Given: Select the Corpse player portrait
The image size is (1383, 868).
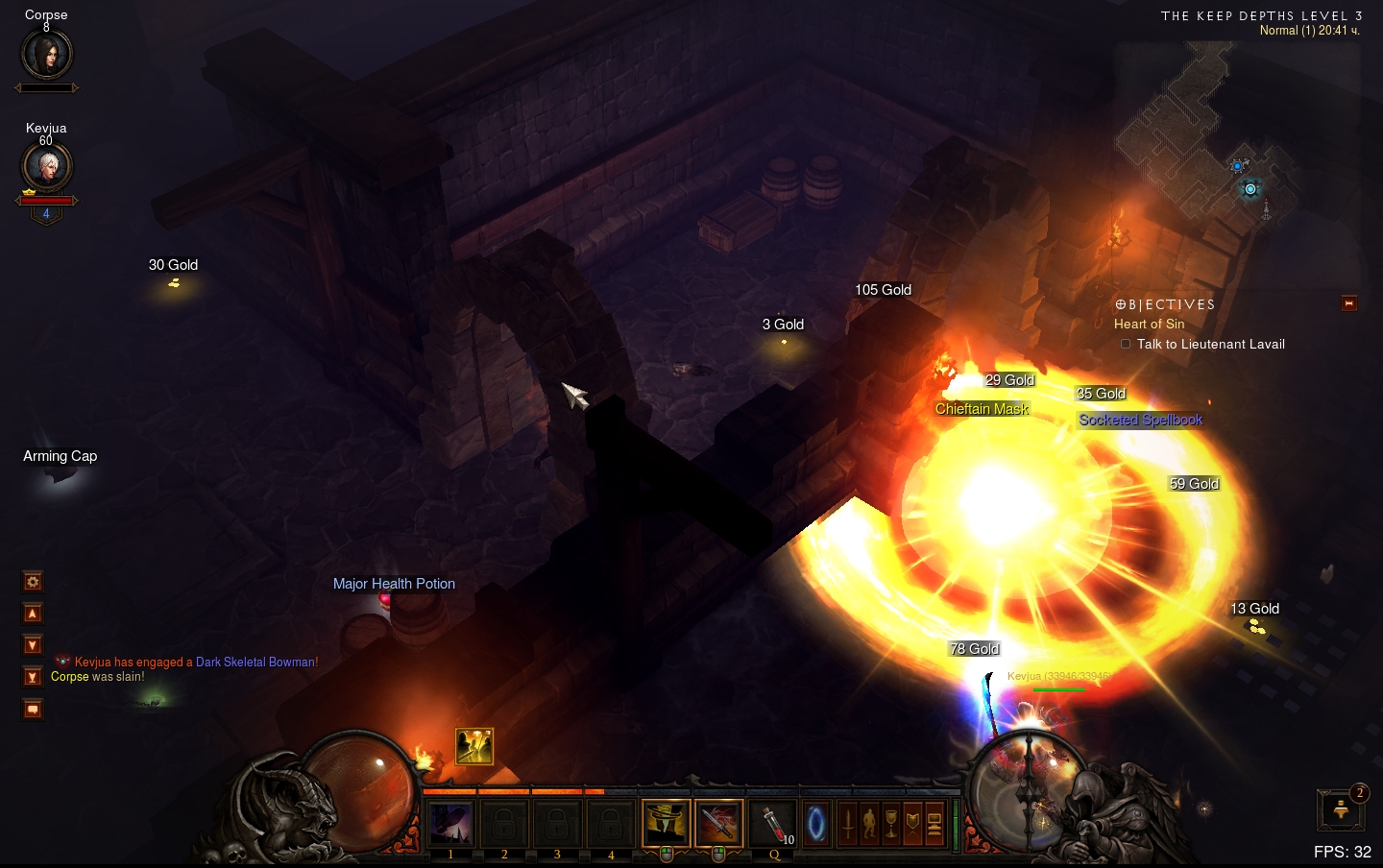Looking at the screenshot, I should pos(46,54).
